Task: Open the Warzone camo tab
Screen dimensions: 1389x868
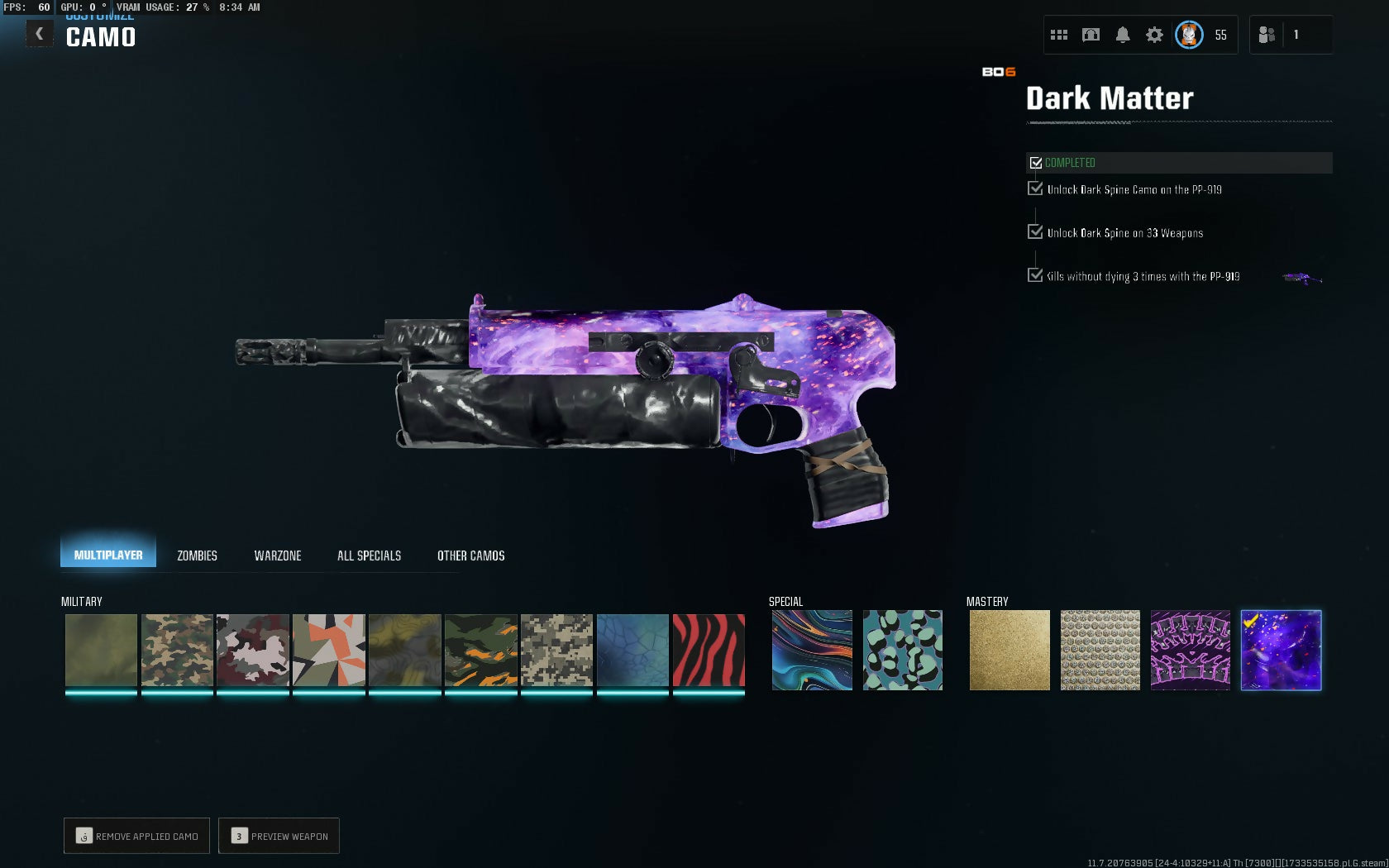Action: [278, 556]
